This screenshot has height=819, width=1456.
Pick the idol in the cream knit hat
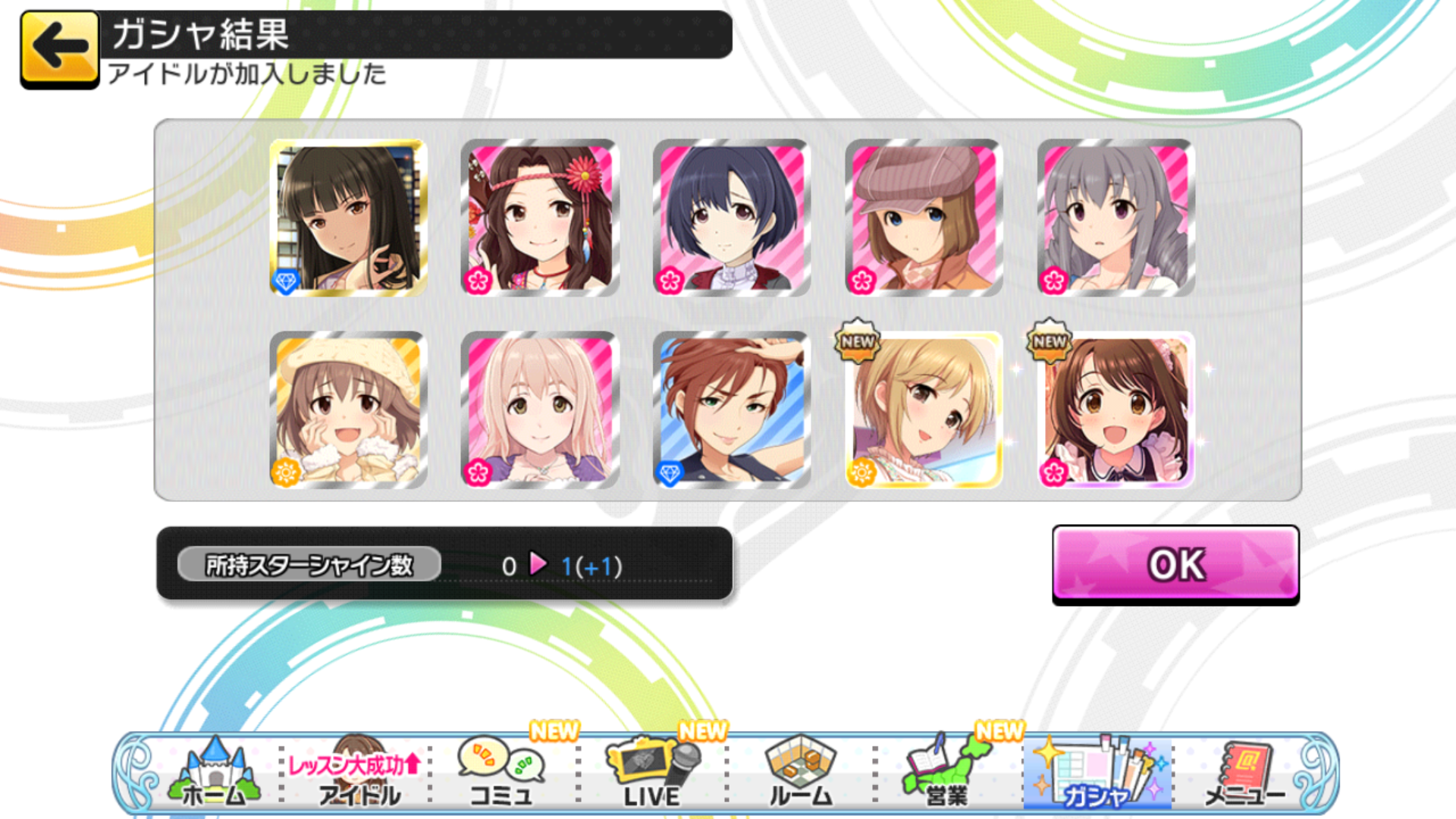click(x=348, y=409)
